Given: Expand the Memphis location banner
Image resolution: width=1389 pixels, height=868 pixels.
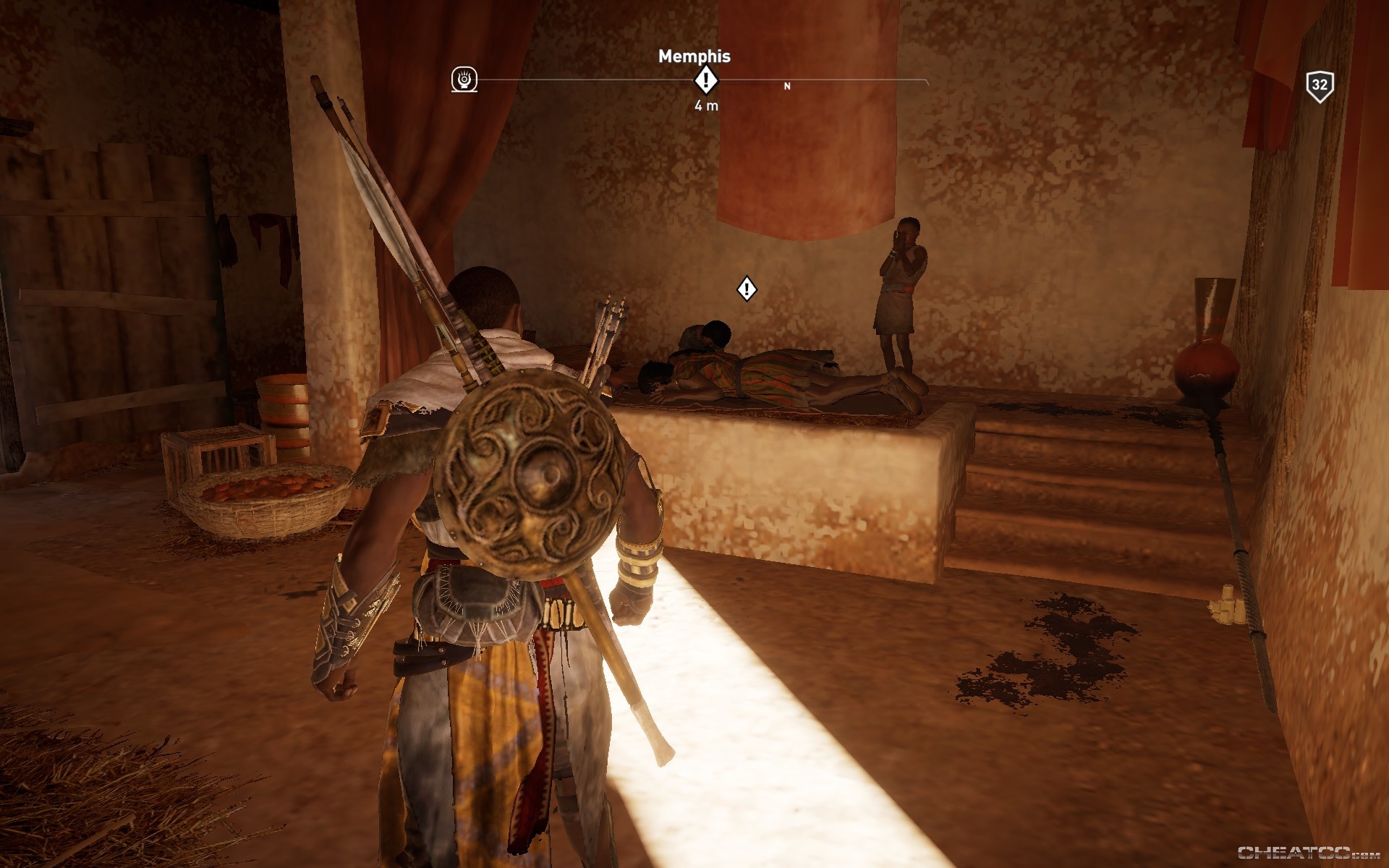Looking at the screenshot, I should (x=696, y=56).
